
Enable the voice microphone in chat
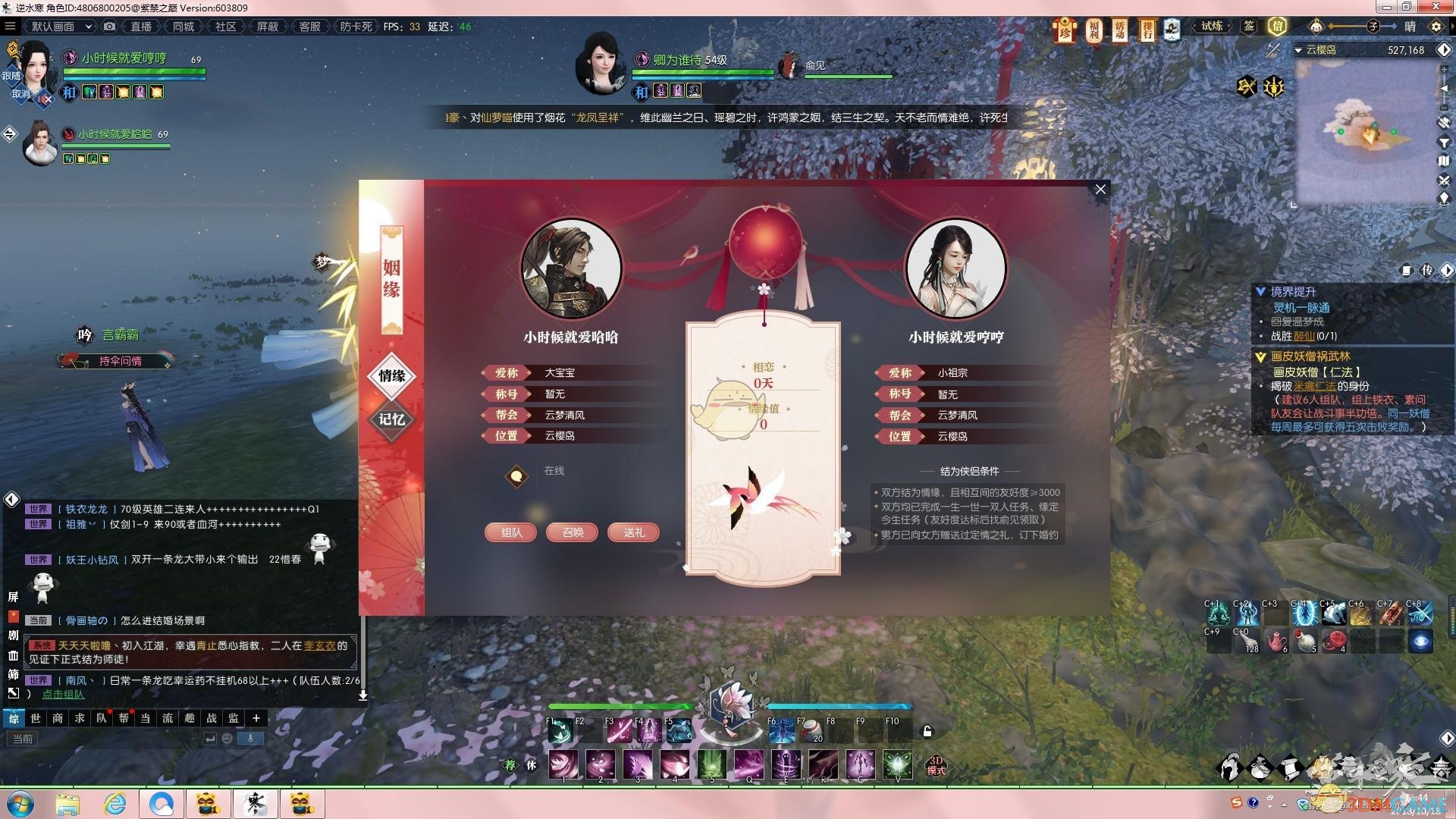pyautogui.click(x=250, y=738)
